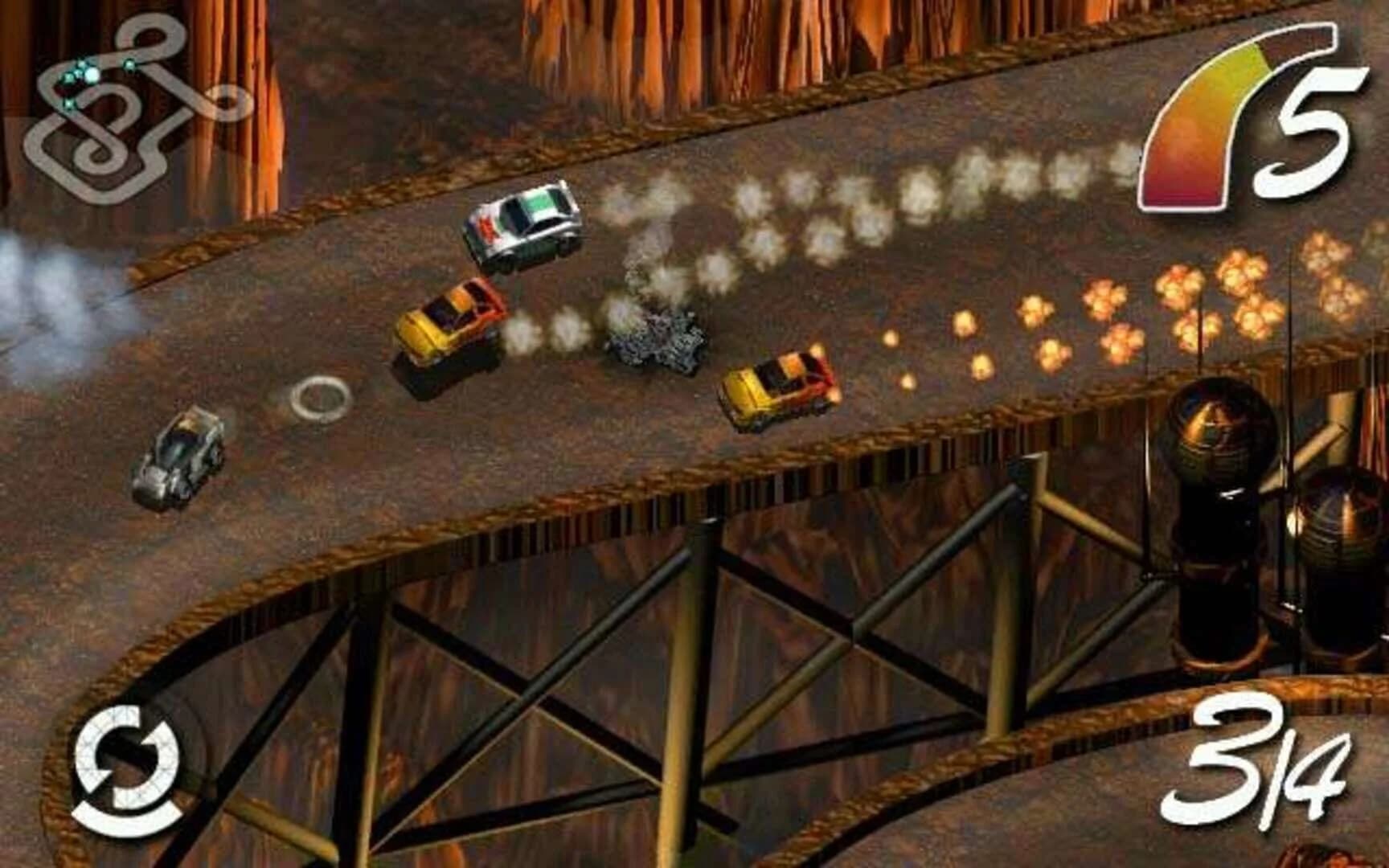
Task: Select the track minimap in top-left corner
Action: point(129,113)
